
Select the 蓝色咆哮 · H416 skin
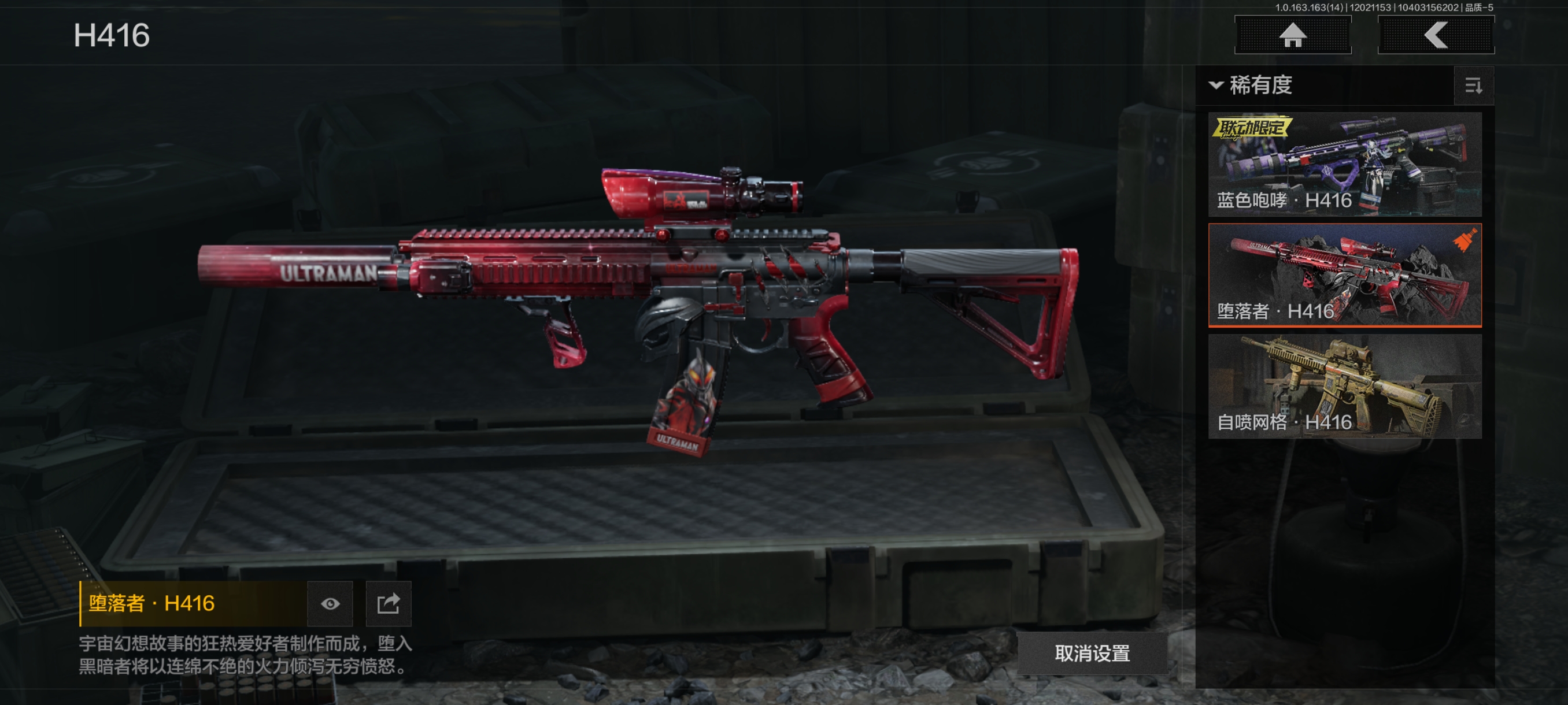tap(1345, 164)
